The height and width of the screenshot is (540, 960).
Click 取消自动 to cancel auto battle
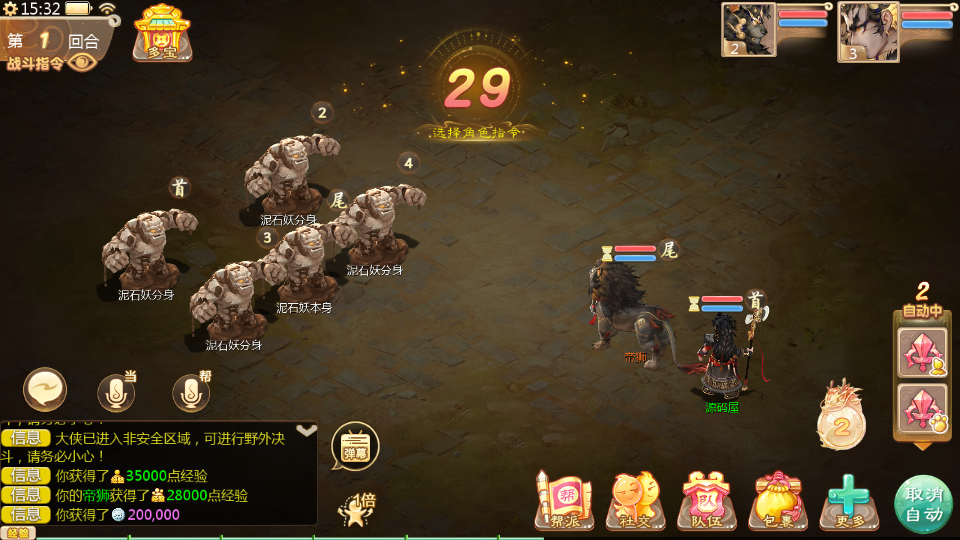click(923, 504)
